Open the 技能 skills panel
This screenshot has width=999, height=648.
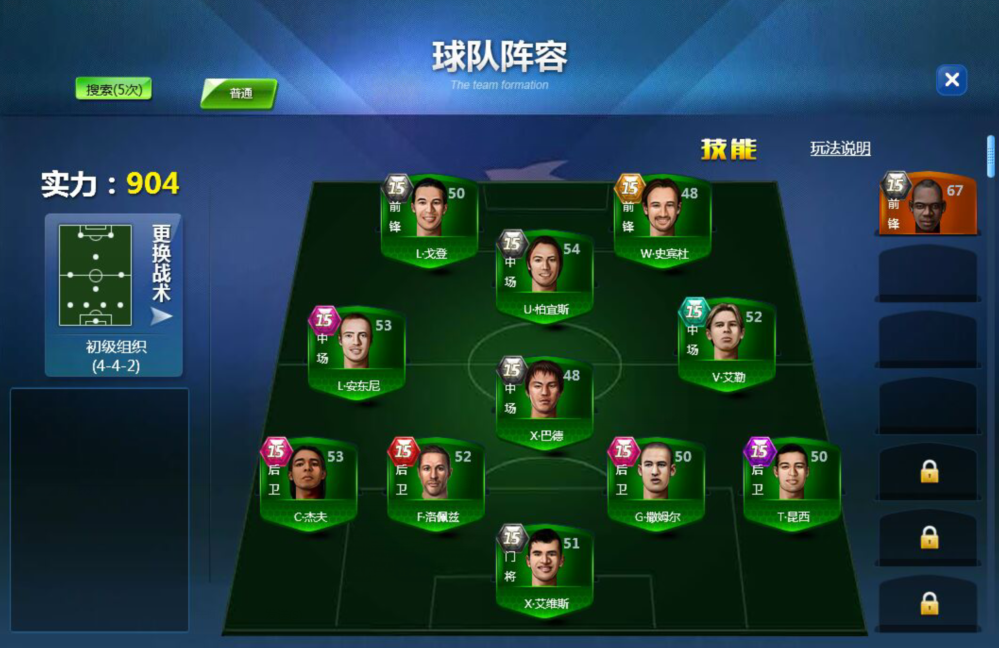click(728, 149)
